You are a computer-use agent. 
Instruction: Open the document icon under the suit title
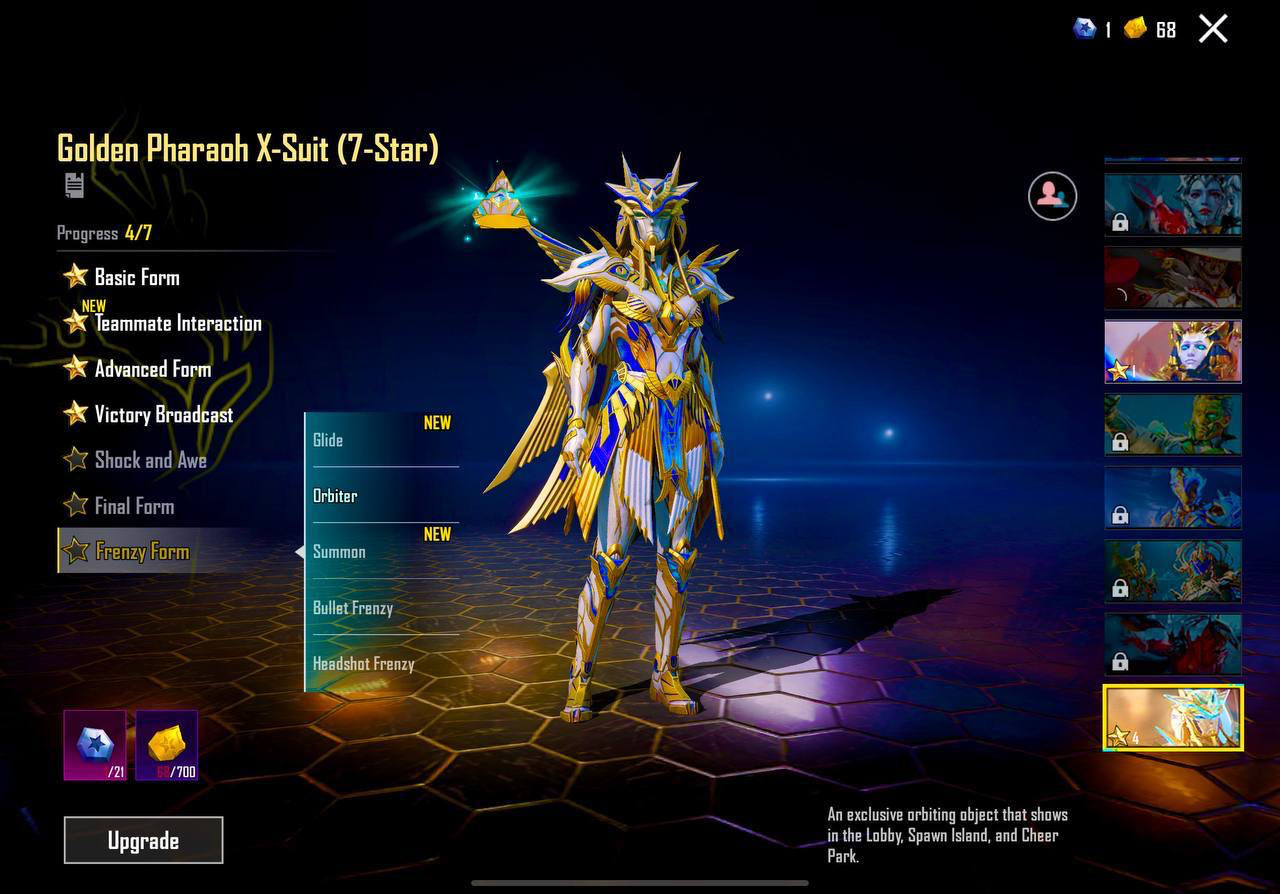[x=74, y=185]
